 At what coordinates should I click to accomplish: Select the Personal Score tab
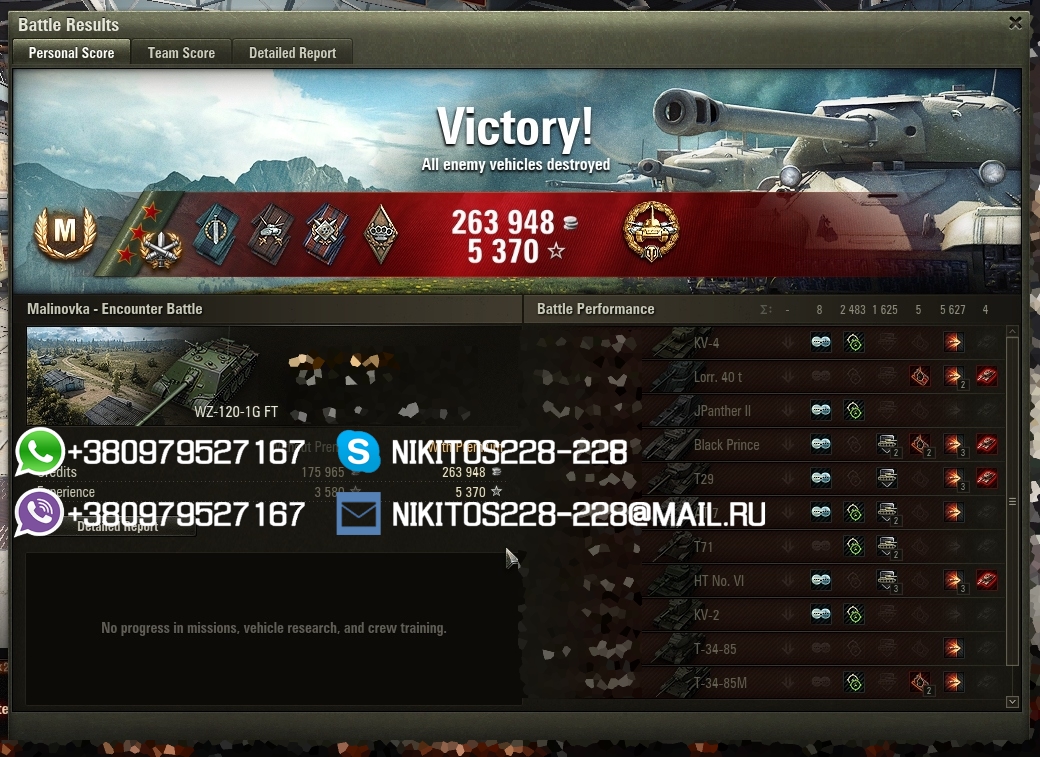point(71,53)
